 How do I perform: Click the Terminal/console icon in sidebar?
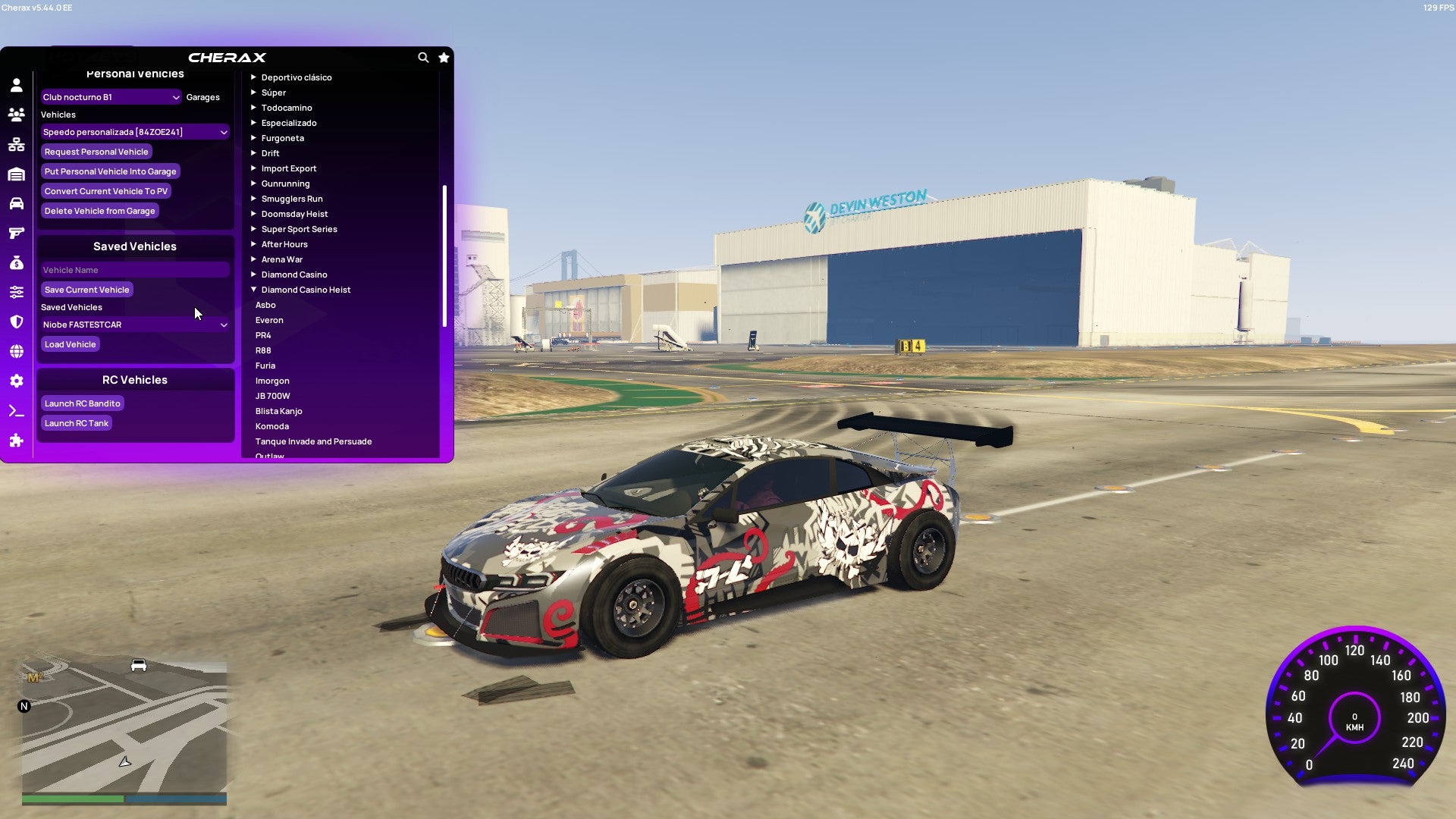[16, 410]
